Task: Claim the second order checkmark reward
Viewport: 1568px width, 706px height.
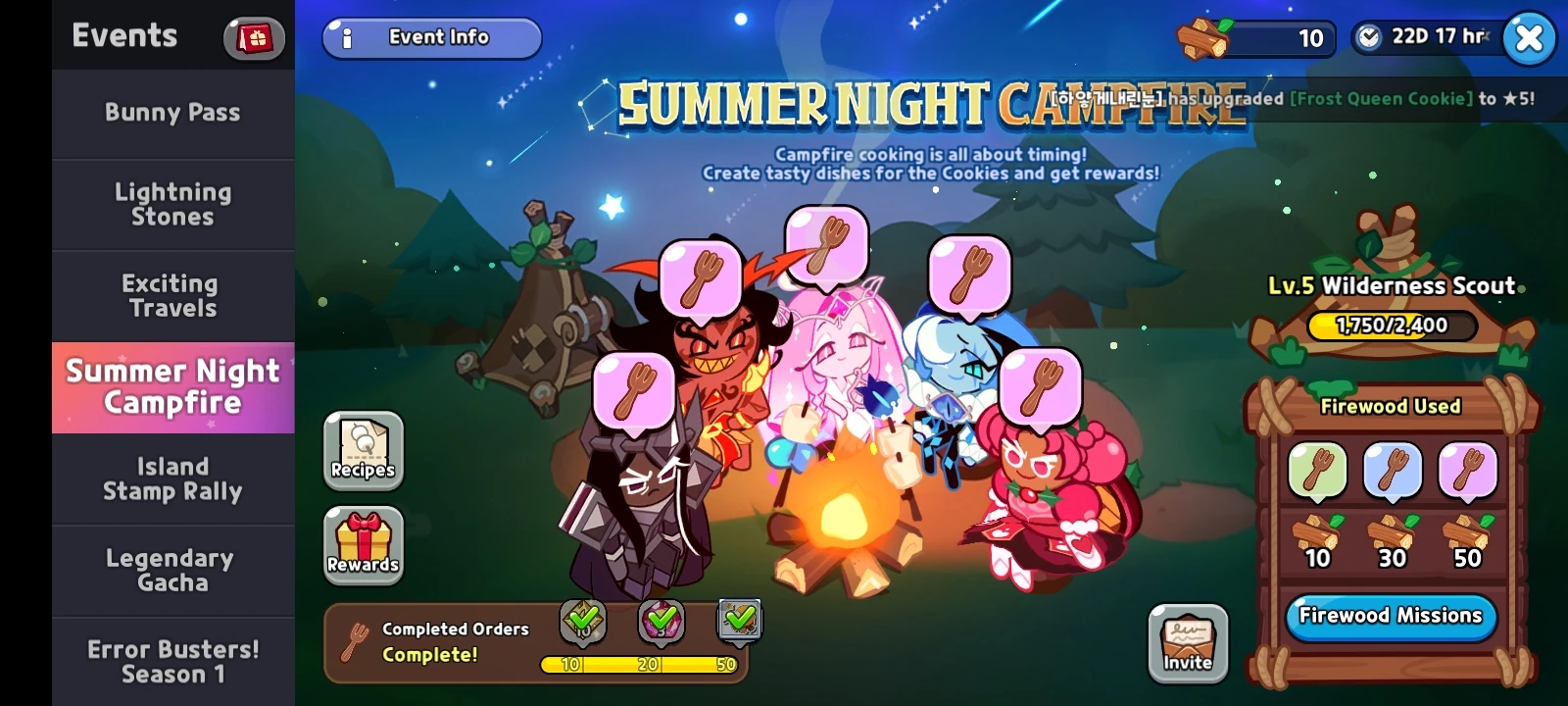Action: [x=661, y=619]
